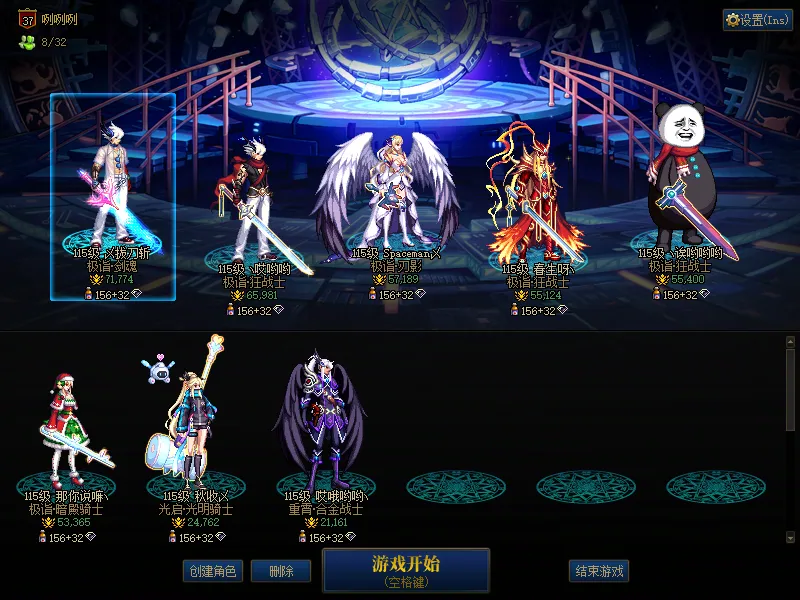End the game with 结束游戏
Screen dimensions: 800x600
coord(599,571)
